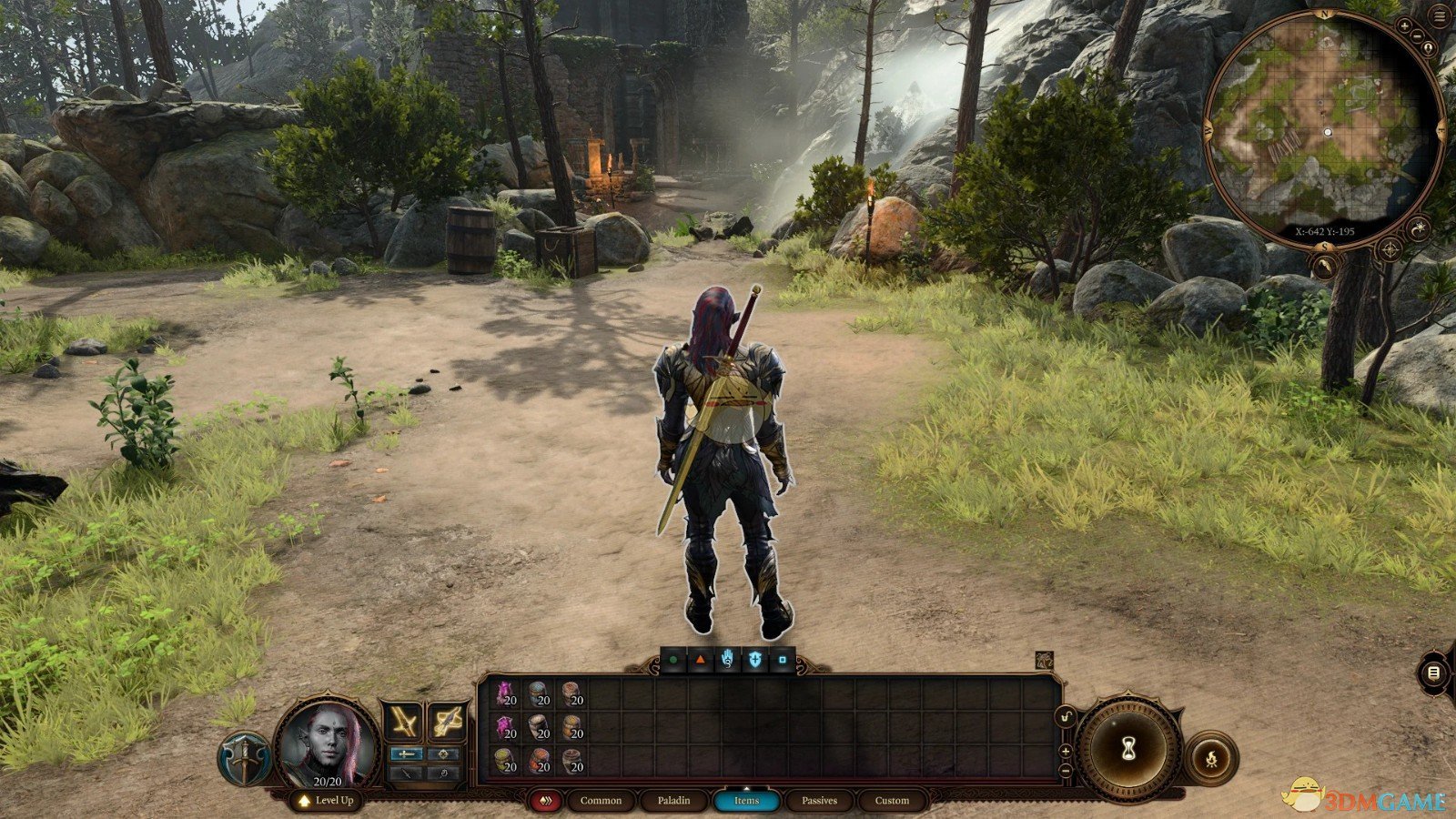Toggle the hotbar lock icon
Viewport: 1456px width, 819px height.
(1066, 718)
